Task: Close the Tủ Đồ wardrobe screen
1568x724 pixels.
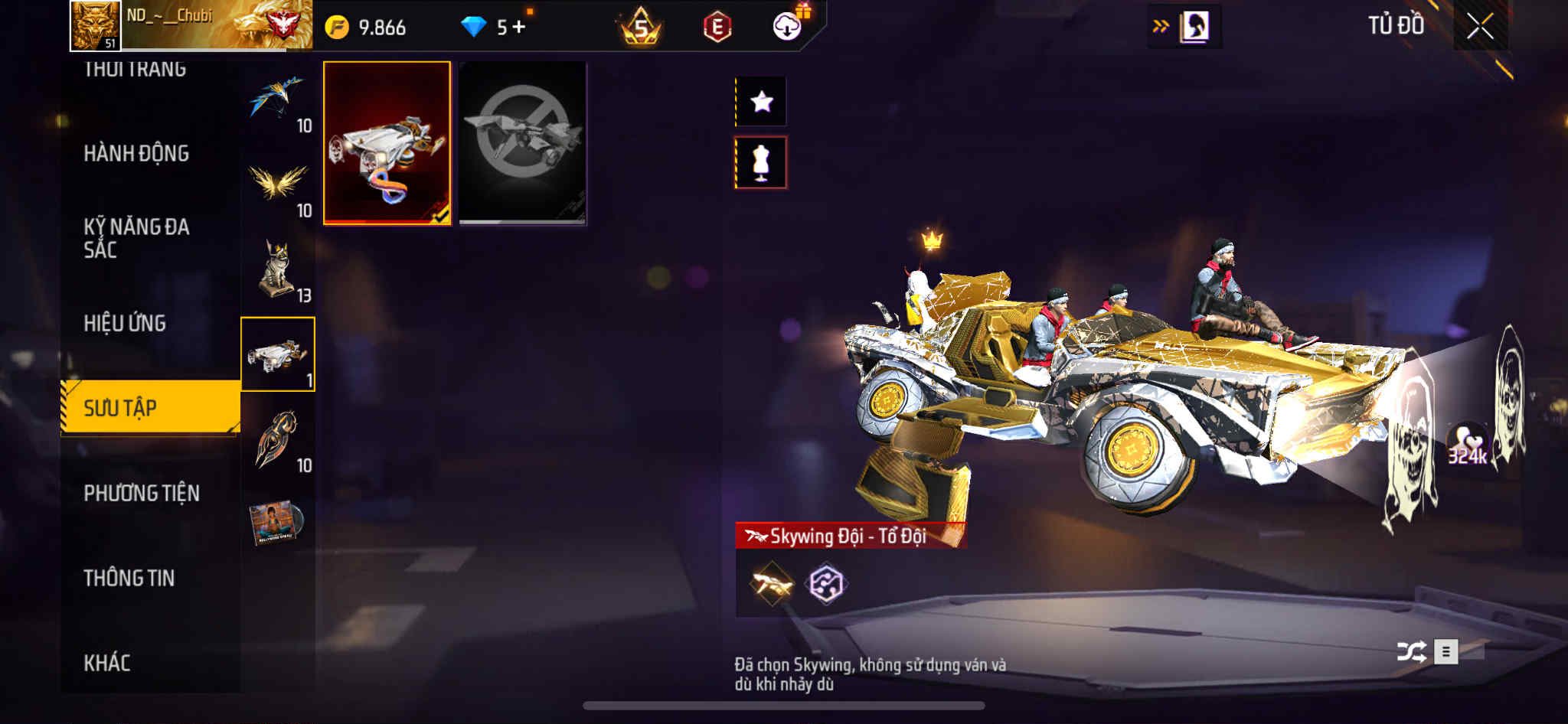Action: [x=1480, y=27]
